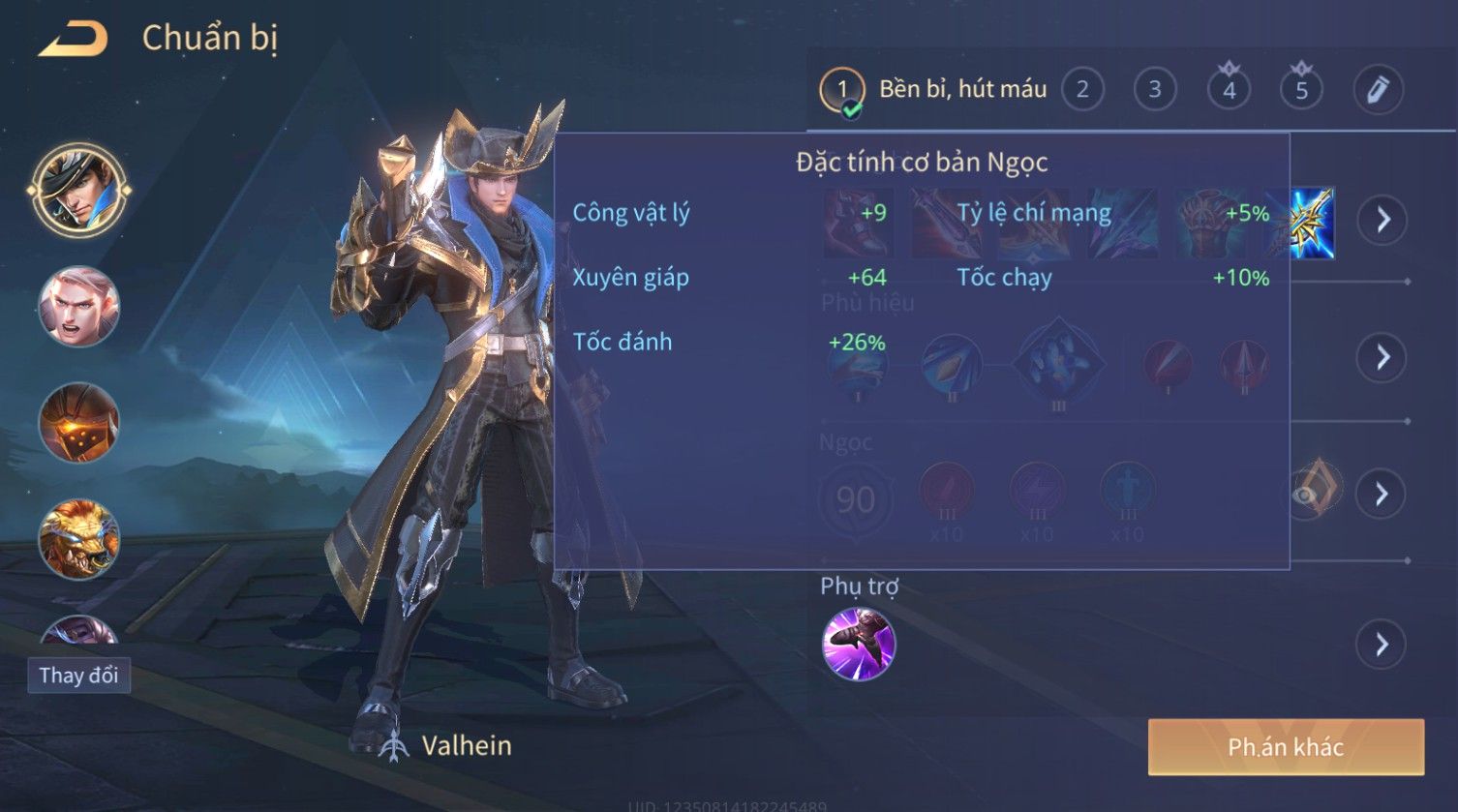Image resolution: width=1458 pixels, height=812 pixels.
Task: Click the Ph.án khác button
Action: coord(1286,747)
